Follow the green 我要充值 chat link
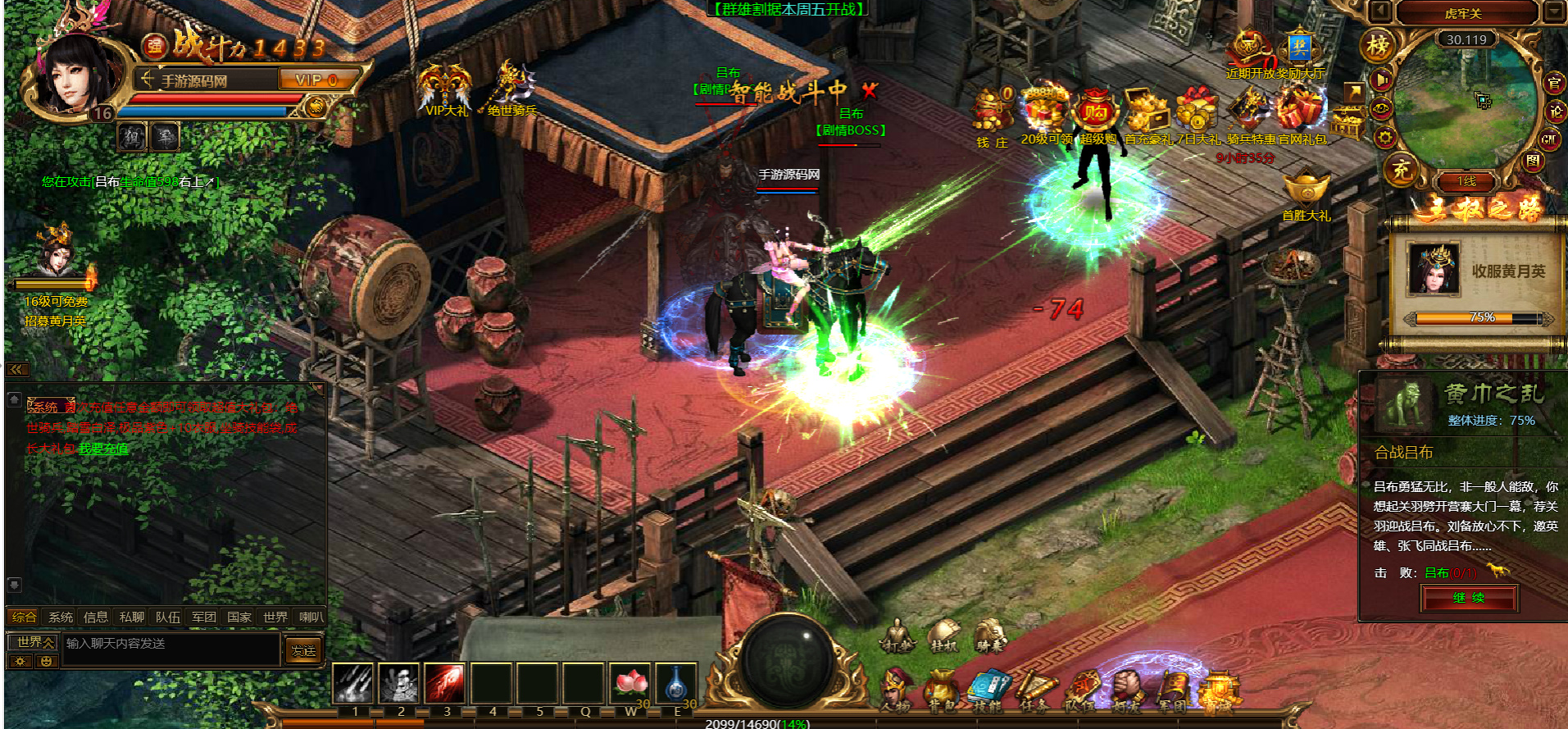This screenshot has height=729, width=1568. [x=103, y=449]
